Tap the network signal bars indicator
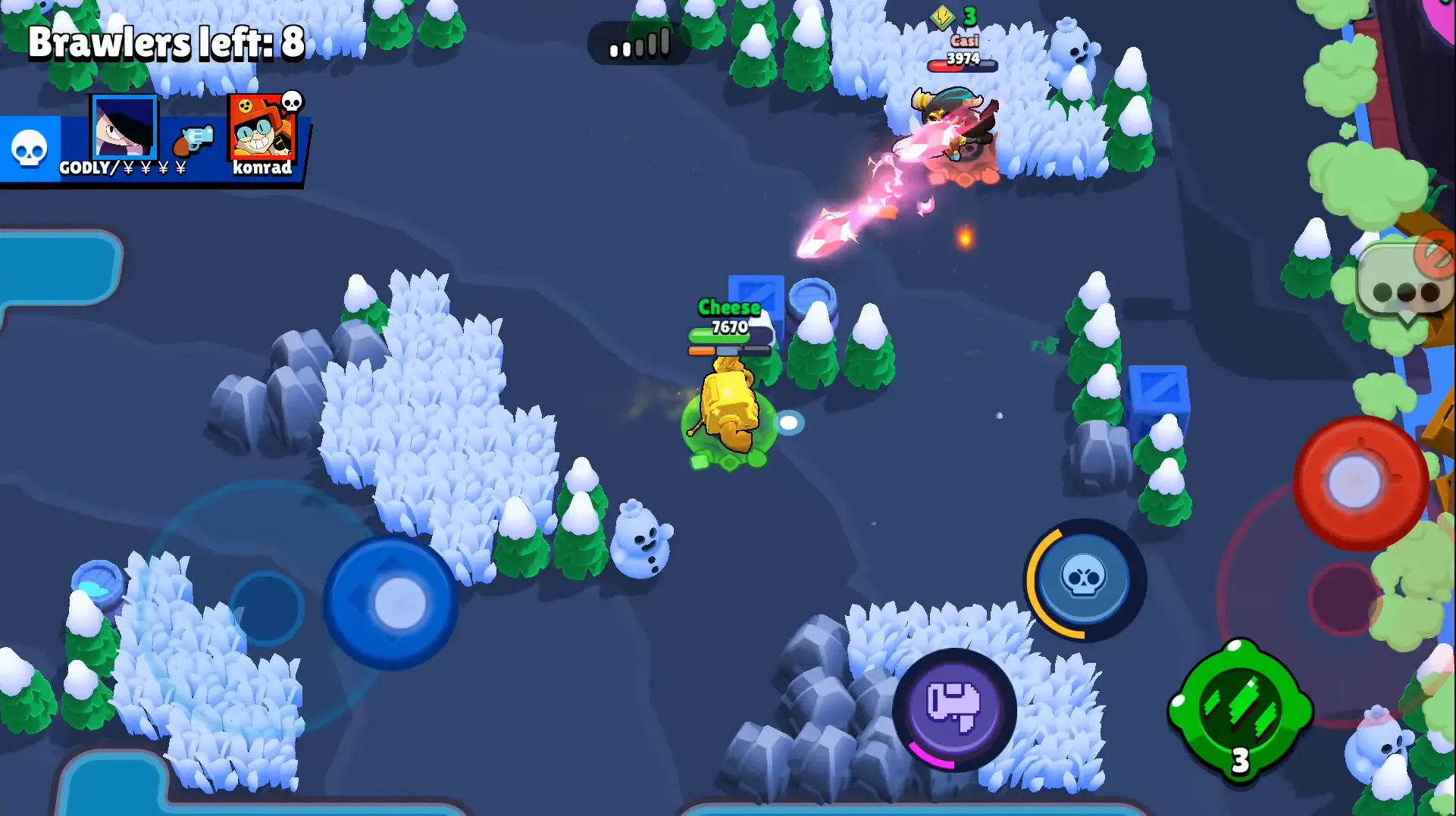Screen dimensions: 1456x816 (639, 44)
